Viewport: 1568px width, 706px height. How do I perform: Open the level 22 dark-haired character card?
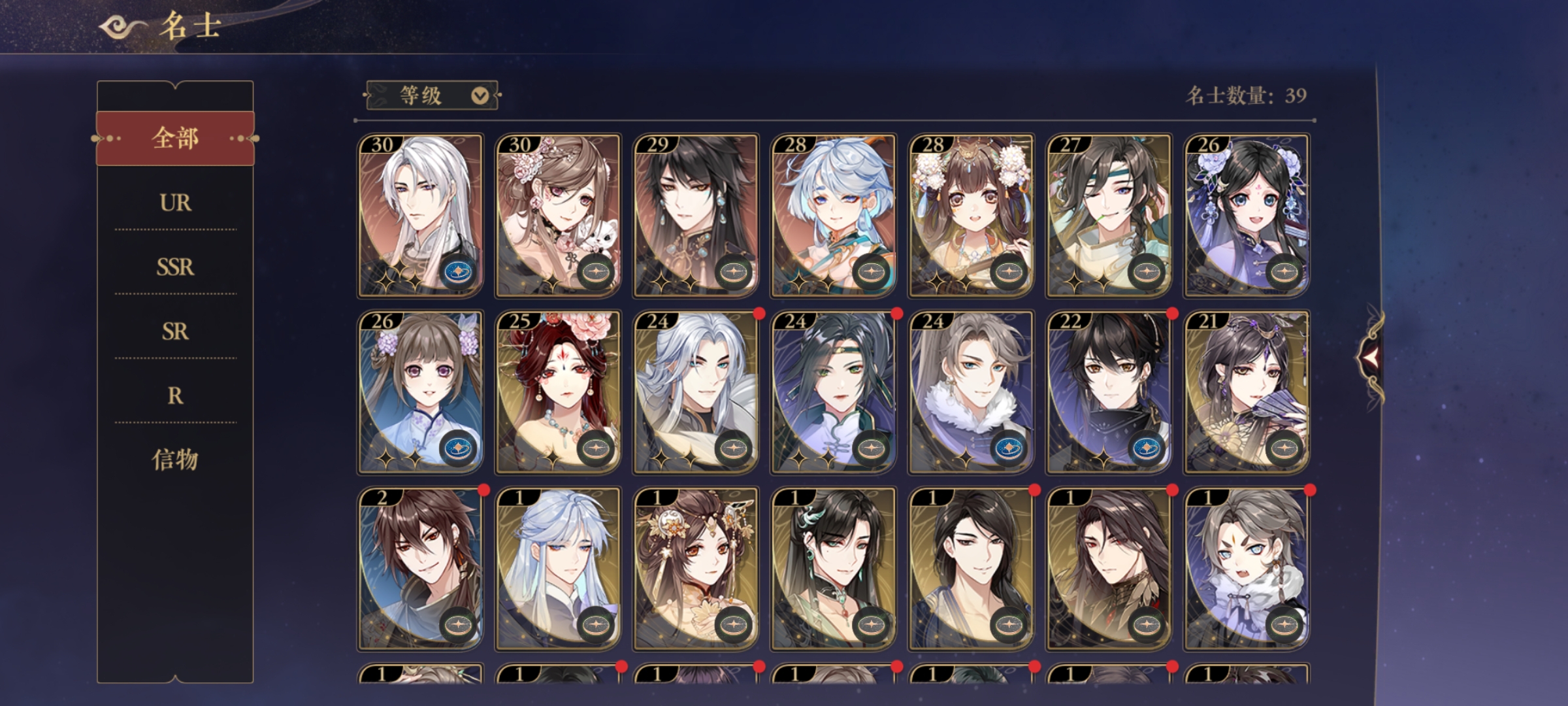pyautogui.click(x=1109, y=392)
